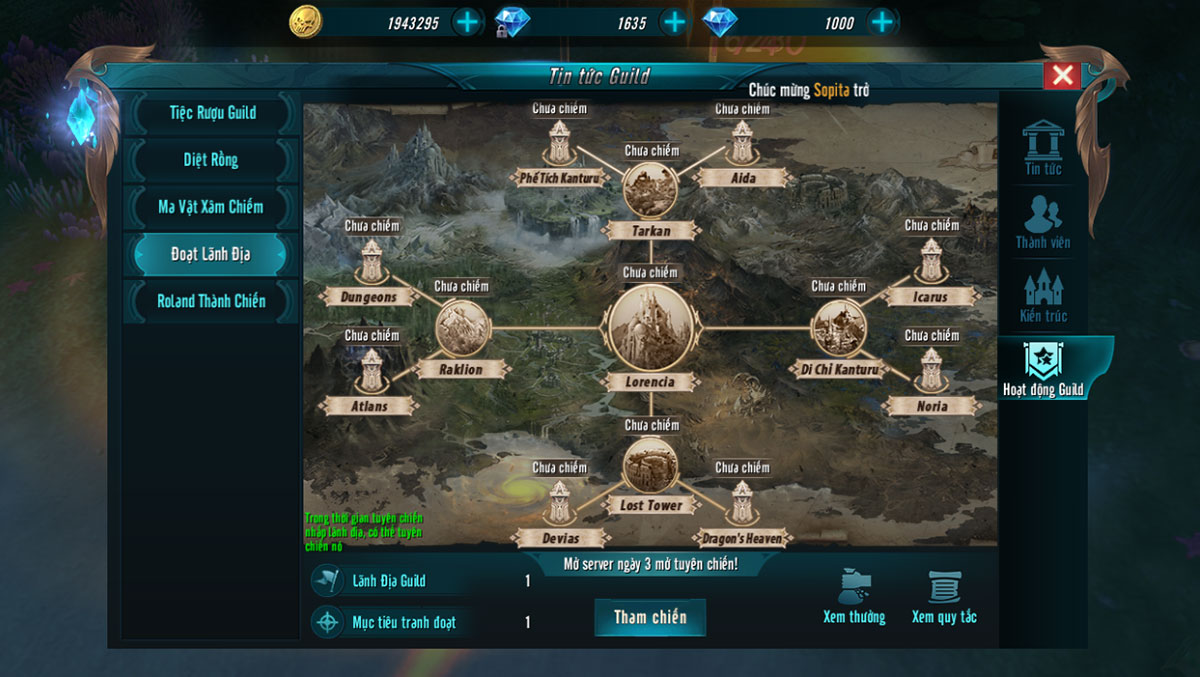Select the Icarus tower node
Image resolution: width=1200 pixels, height=677 pixels.
(931, 263)
